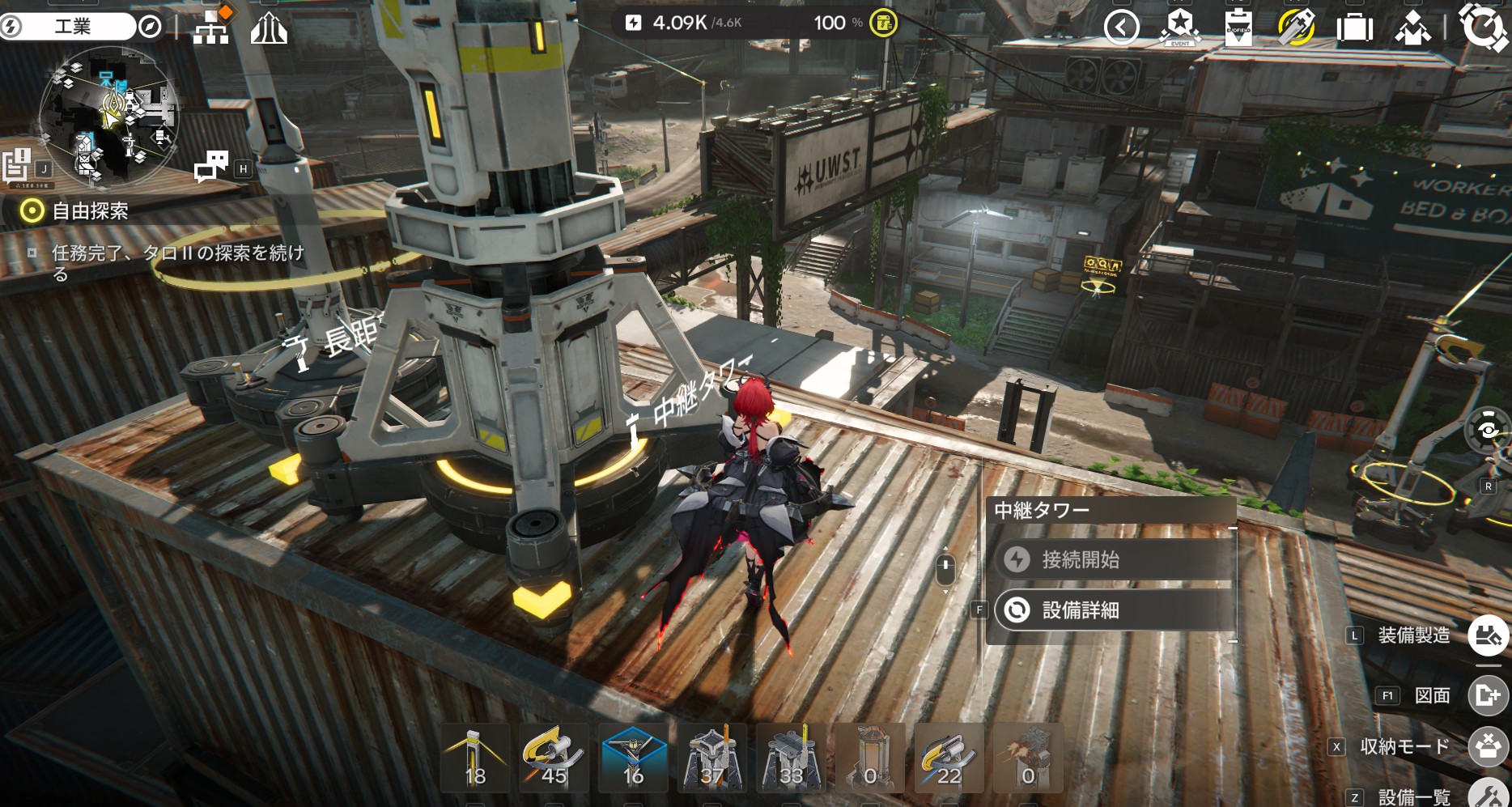This screenshot has width=1512, height=807.
Task: Open the Endfield clipboard icon
Action: click(1238, 28)
